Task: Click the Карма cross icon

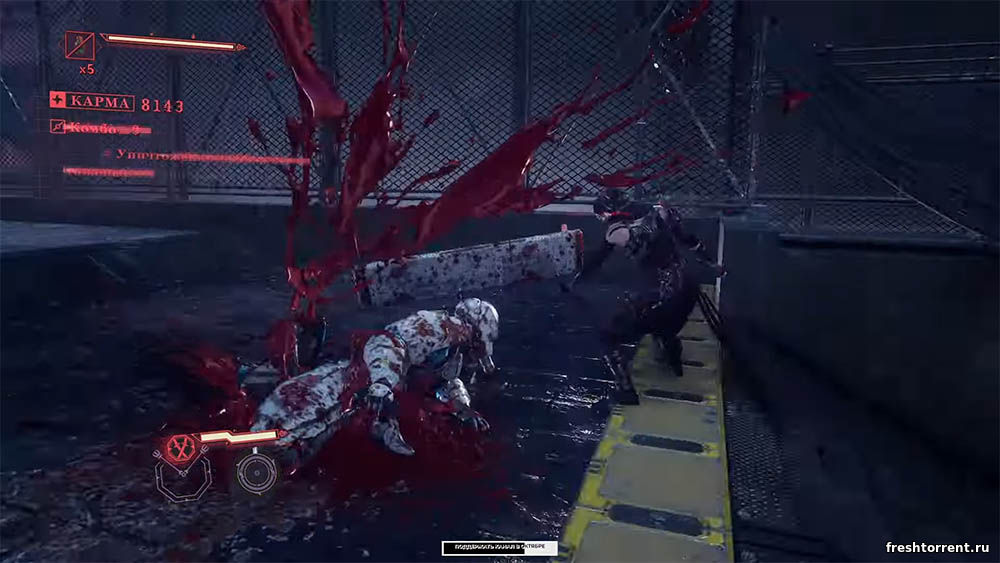Action: [x=58, y=102]
